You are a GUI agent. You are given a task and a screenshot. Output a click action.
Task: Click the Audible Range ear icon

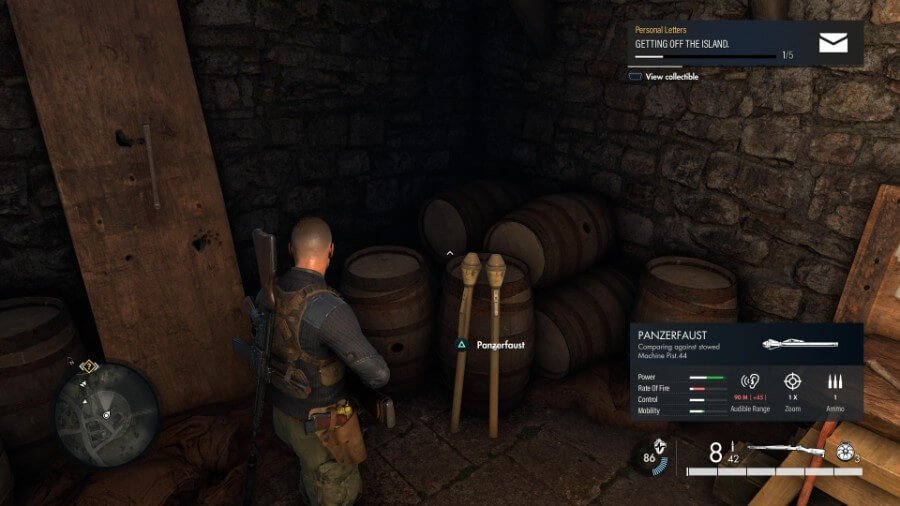click(x=750, y=382)
